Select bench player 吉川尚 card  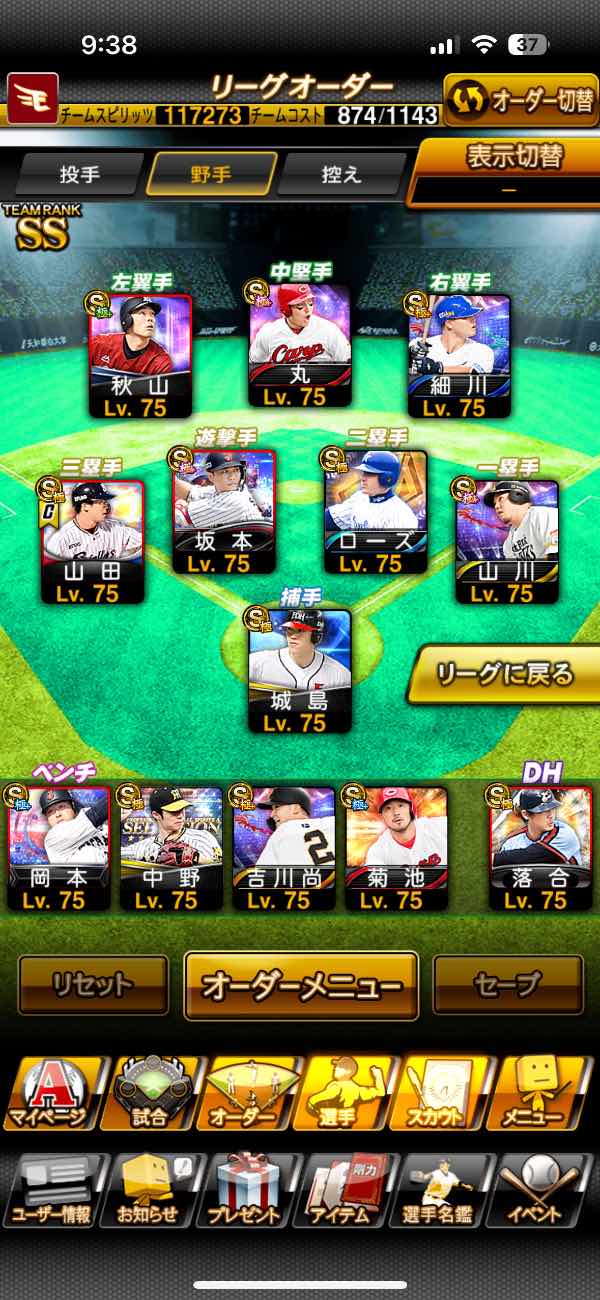(x=284, y=848)
